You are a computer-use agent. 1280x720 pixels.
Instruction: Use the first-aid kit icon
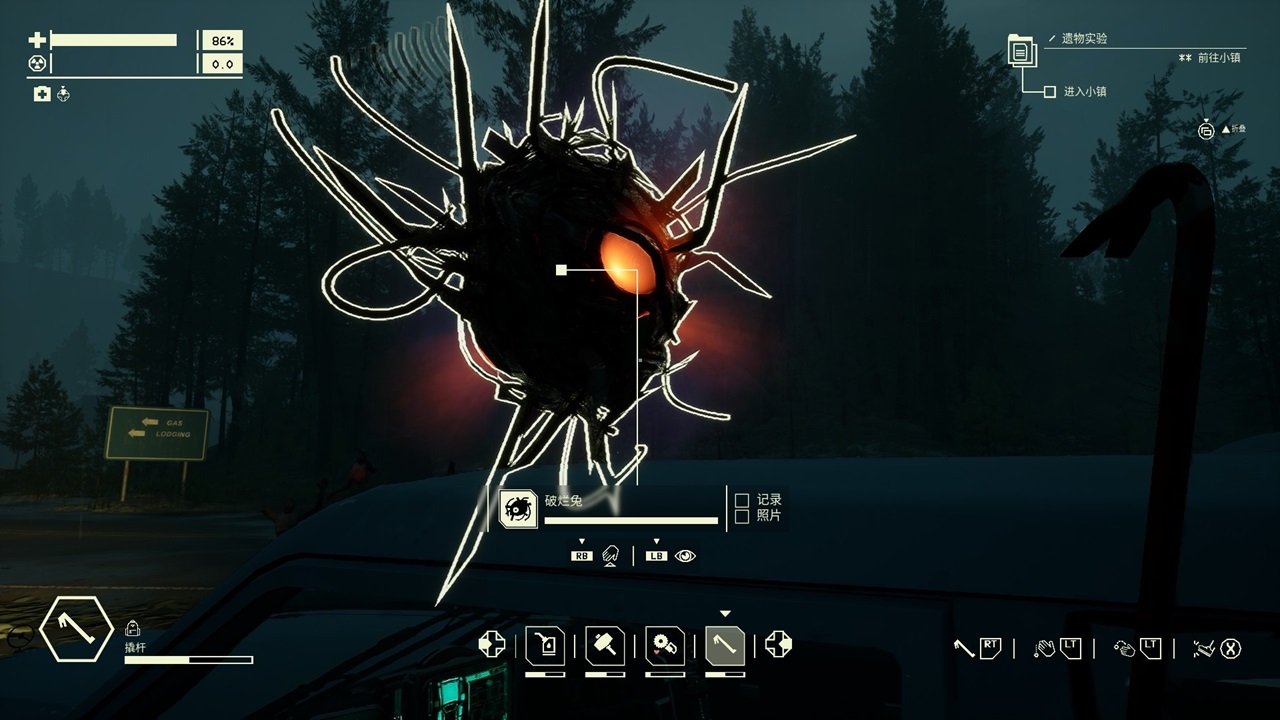tap(42, 94)
